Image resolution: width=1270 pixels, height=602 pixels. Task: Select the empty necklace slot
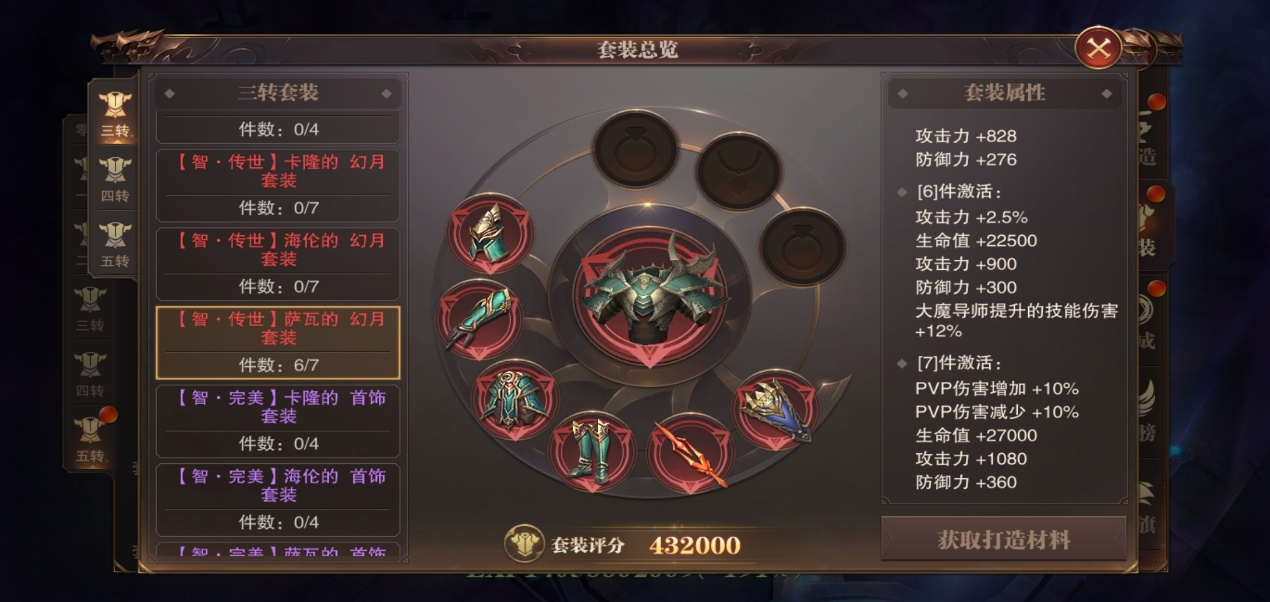point(738,172)
